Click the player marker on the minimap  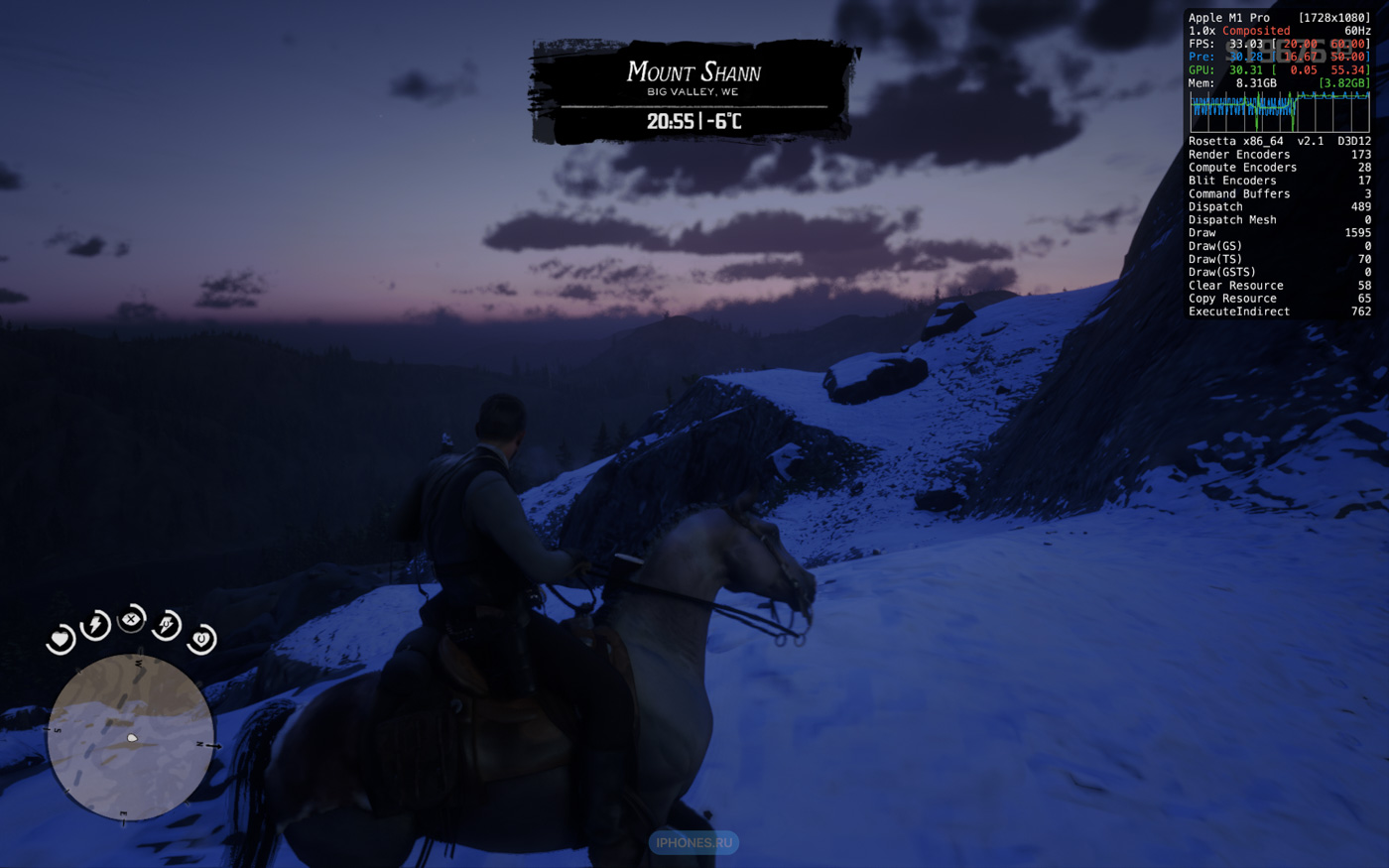(x=132, y=738)
